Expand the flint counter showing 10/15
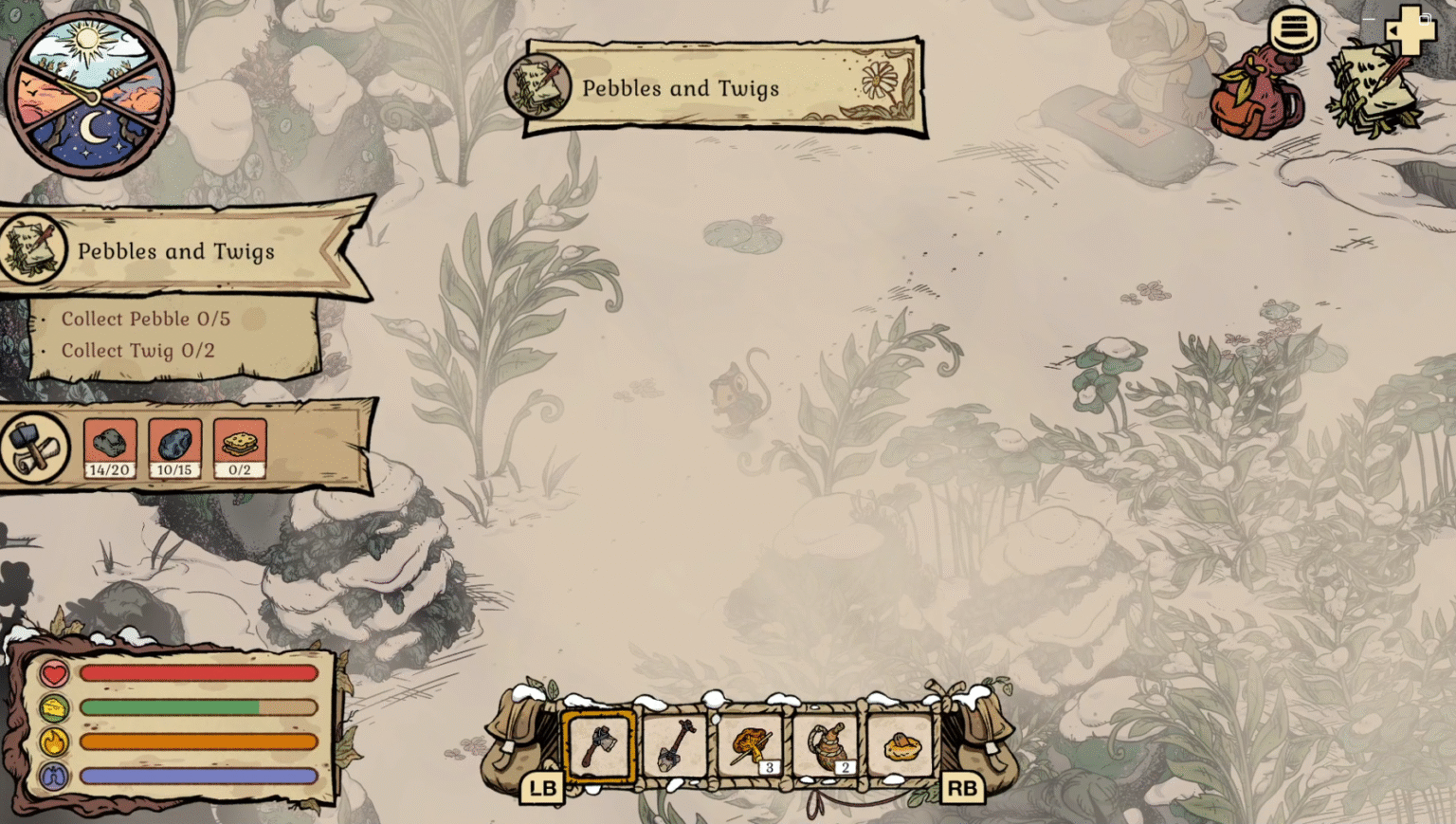The height and width of the screenshot is (824, 1456). click(x=173, y=448)
